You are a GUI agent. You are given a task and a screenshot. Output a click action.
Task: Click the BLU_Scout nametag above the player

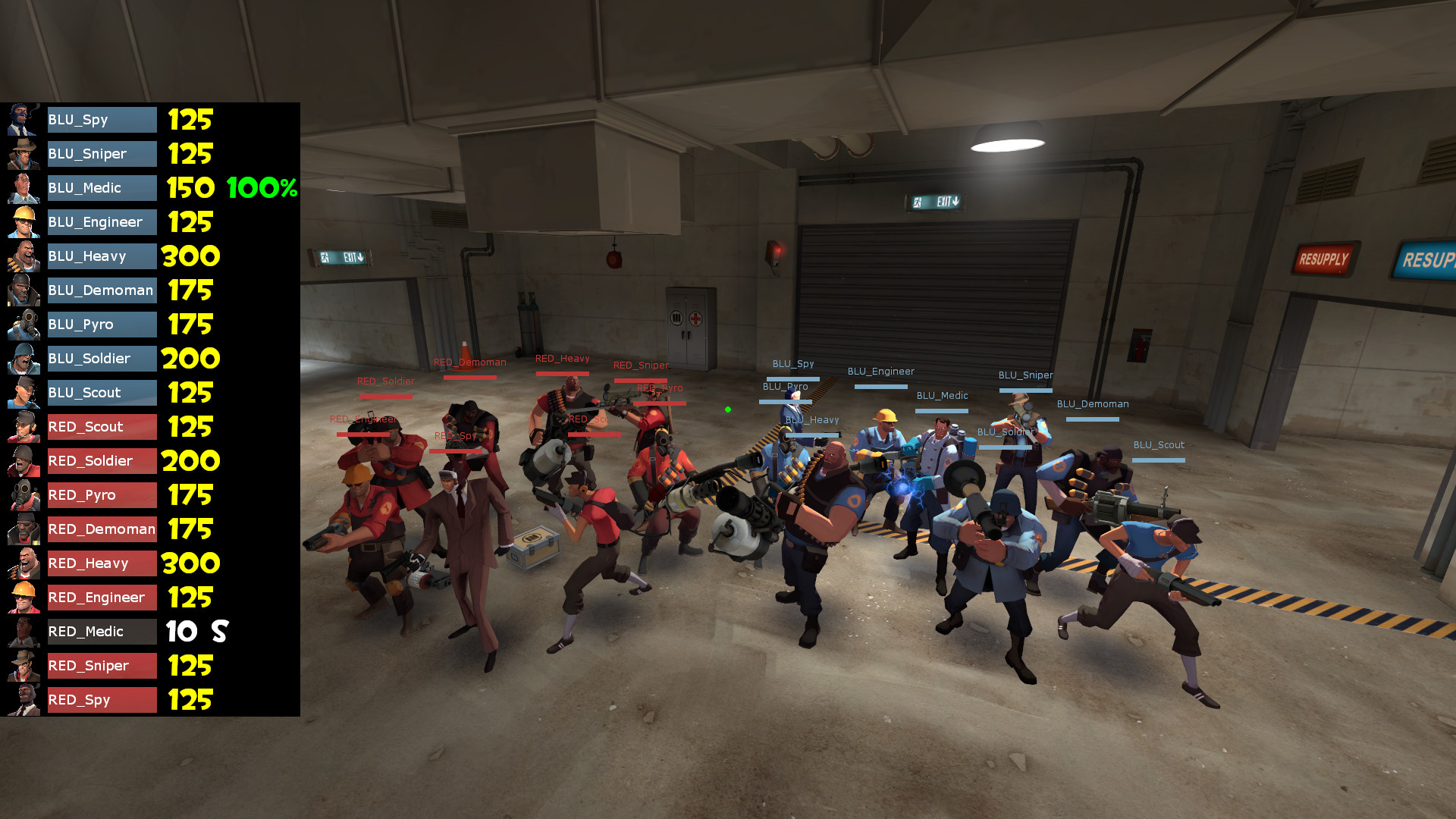[x=1159, y=445]
